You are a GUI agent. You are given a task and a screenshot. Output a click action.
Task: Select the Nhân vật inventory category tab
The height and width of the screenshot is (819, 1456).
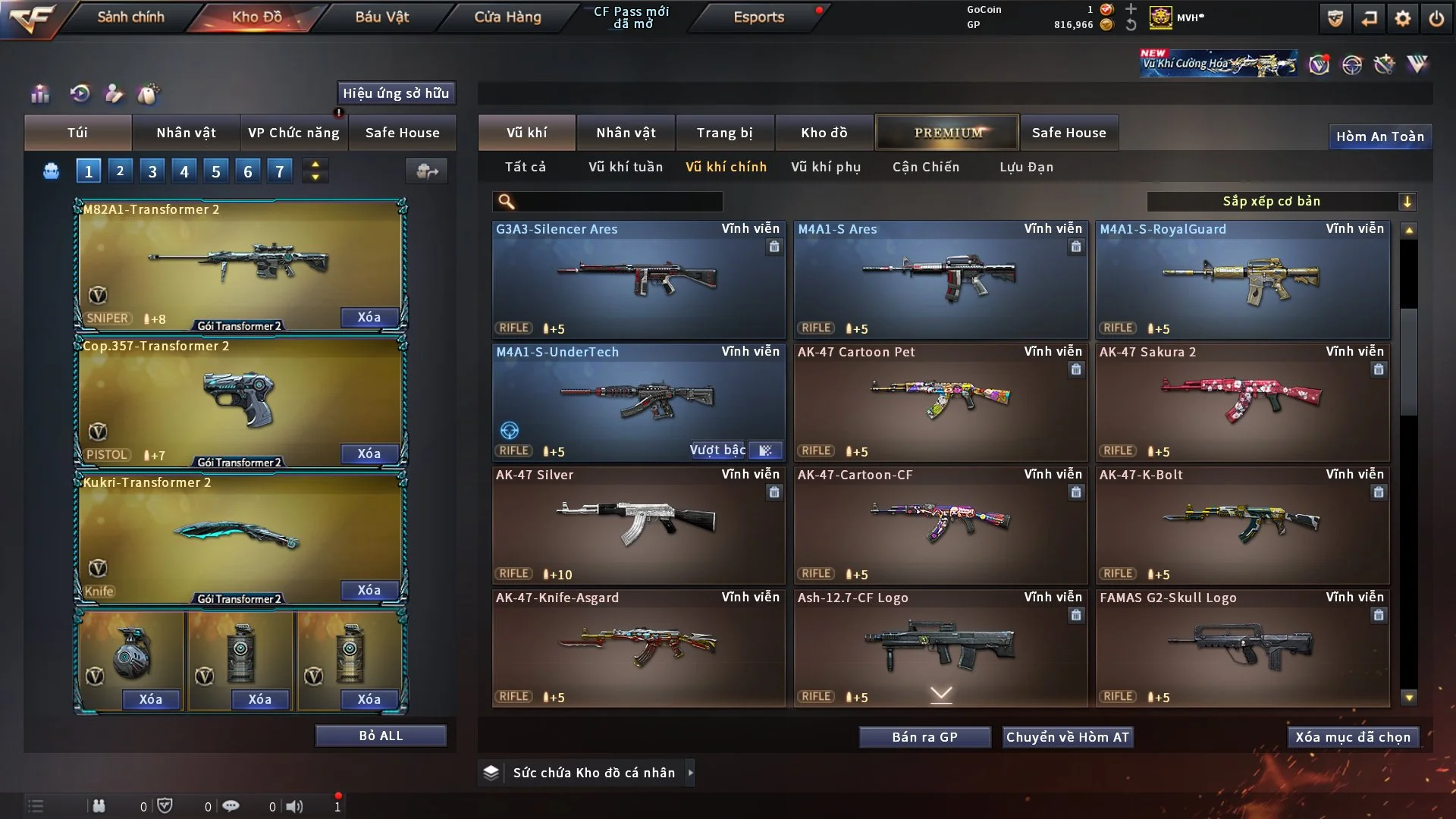click(x=625, y=133)
